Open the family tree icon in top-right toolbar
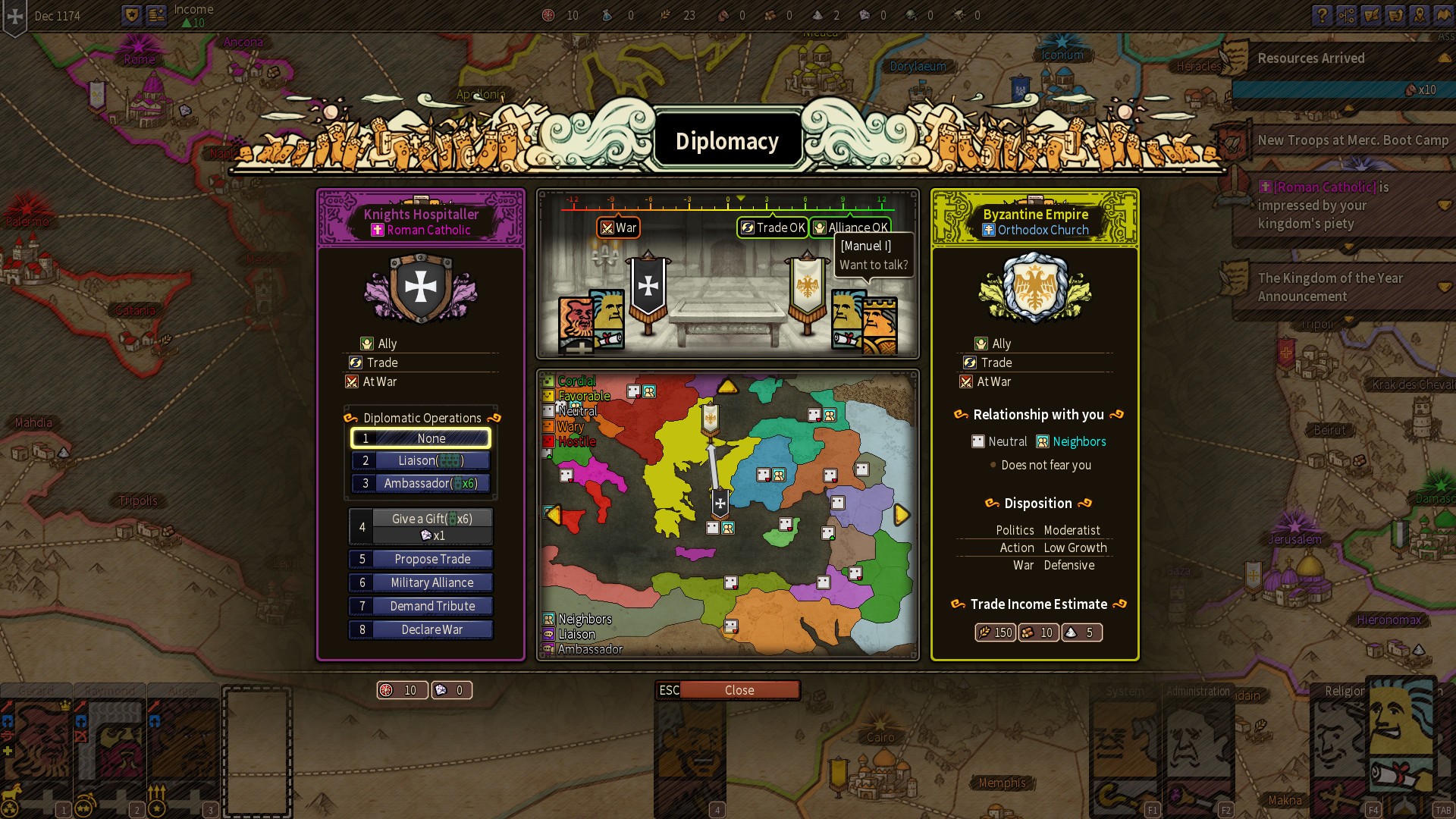Viewport: 1456px width, 819px height. click(1347, 15)
